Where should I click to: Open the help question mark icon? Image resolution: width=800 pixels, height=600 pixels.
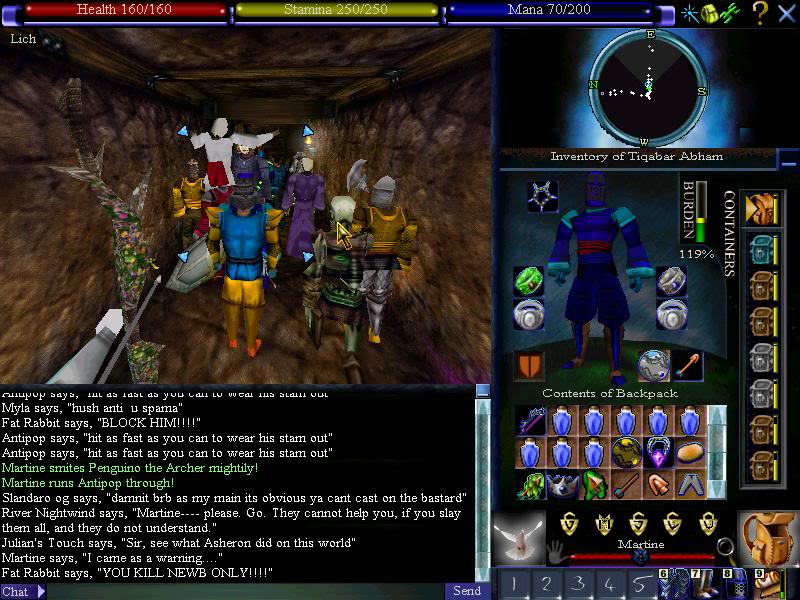click(760, 12)
